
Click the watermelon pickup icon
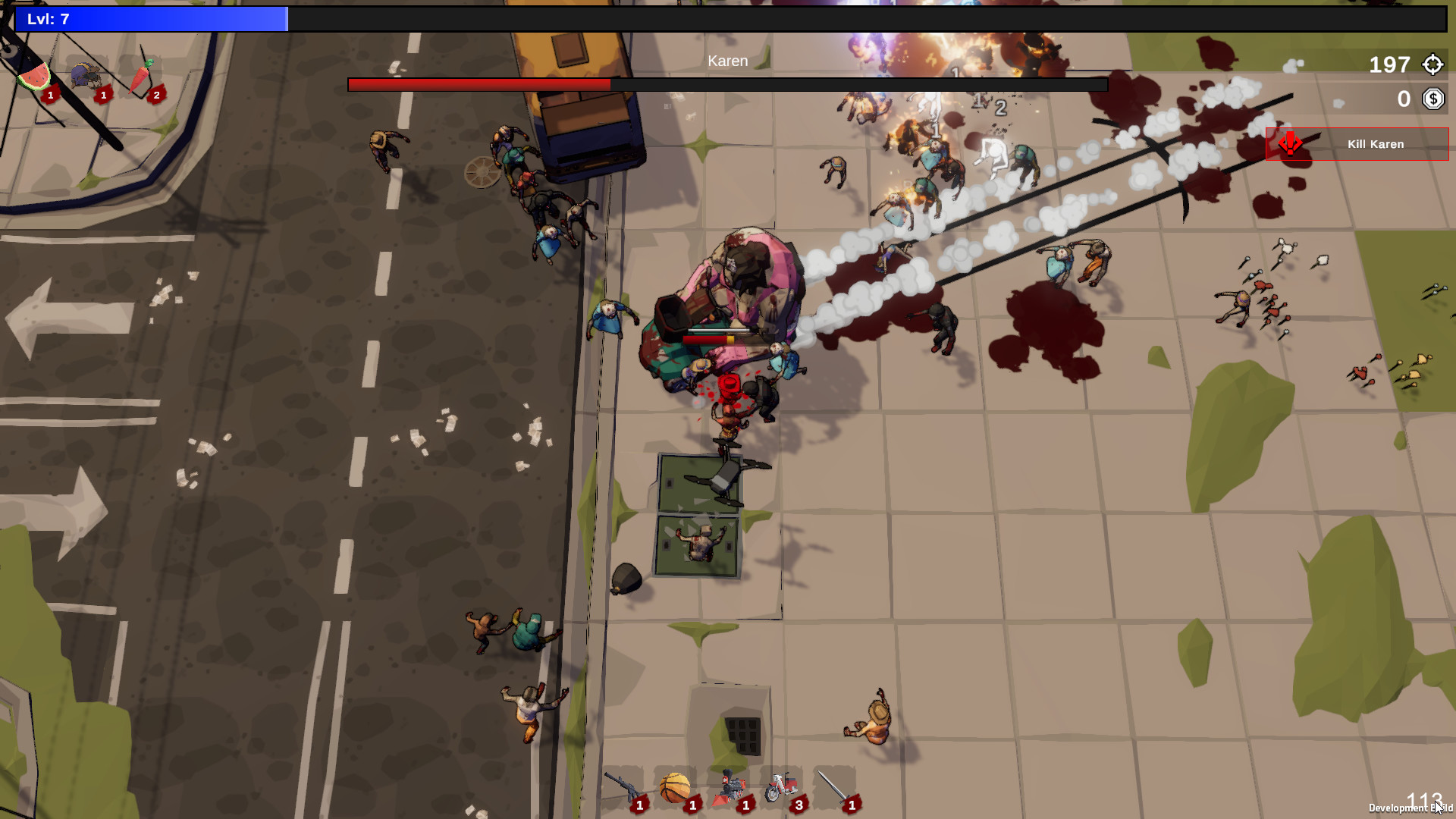(x=34, y=78)
